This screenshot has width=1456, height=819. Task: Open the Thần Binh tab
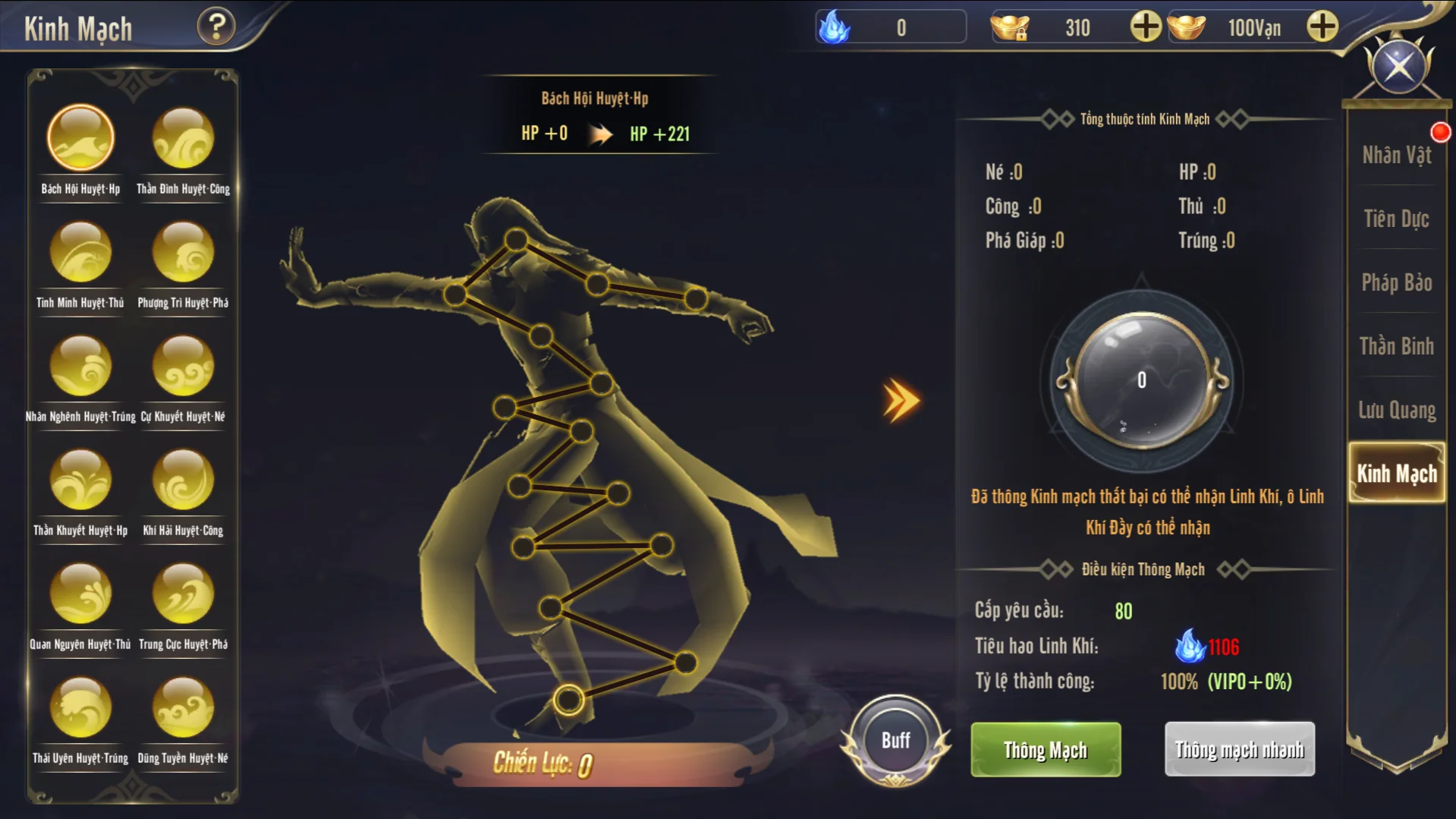(x=1396, y=347)
